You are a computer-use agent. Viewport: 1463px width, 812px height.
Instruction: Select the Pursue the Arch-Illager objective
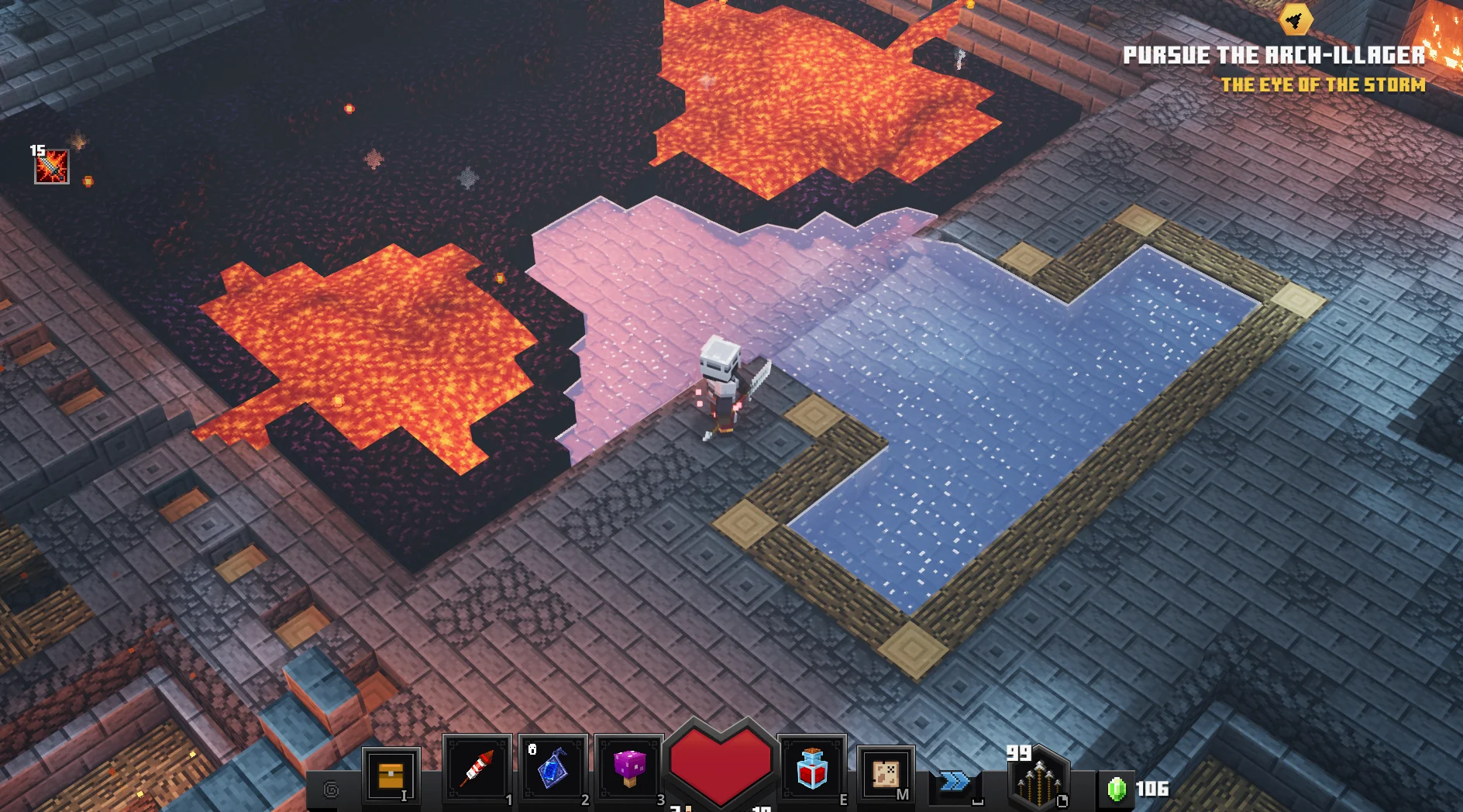(1274, 56)
